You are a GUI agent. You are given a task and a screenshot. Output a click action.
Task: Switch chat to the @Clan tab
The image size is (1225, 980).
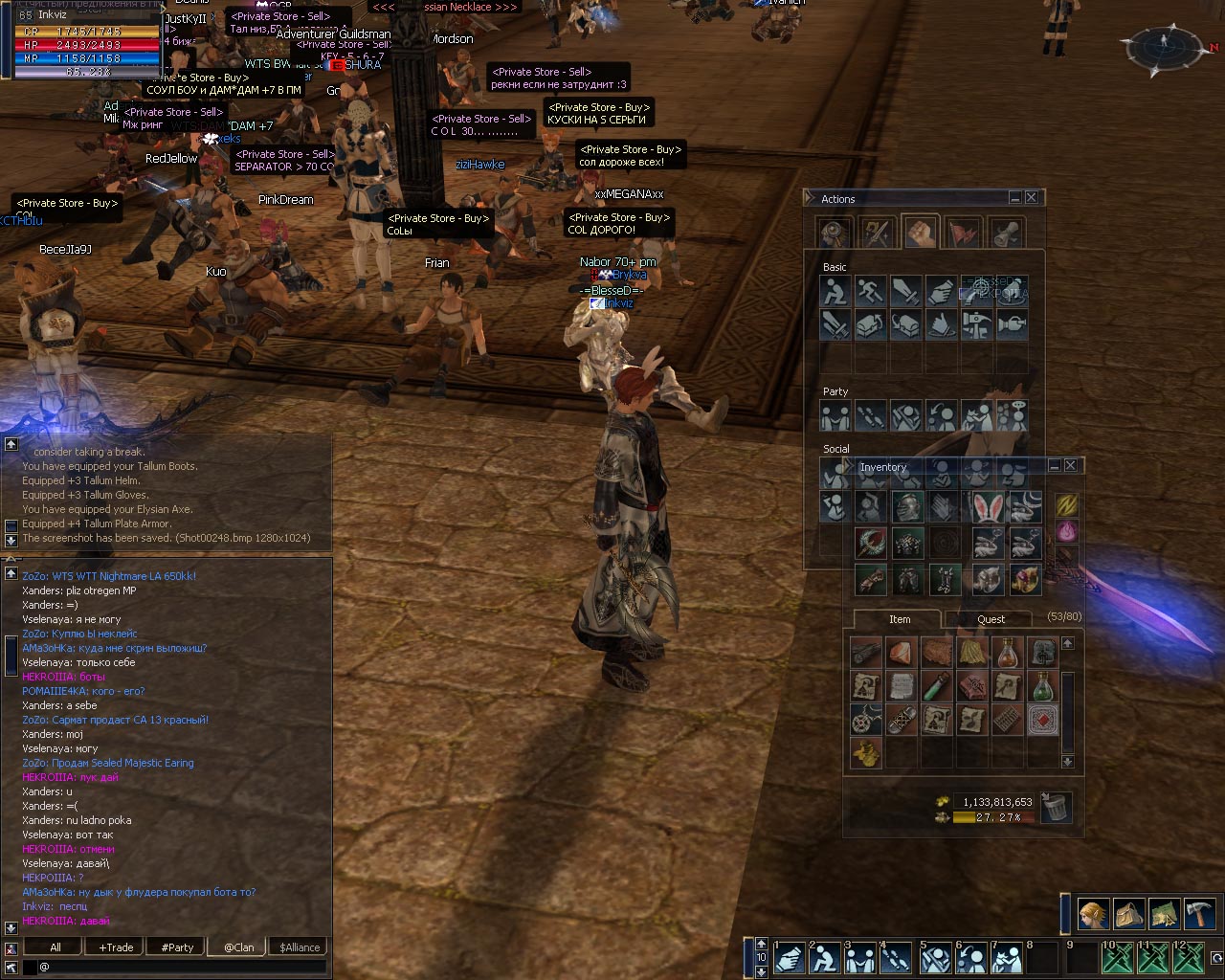tap(238, 947)
